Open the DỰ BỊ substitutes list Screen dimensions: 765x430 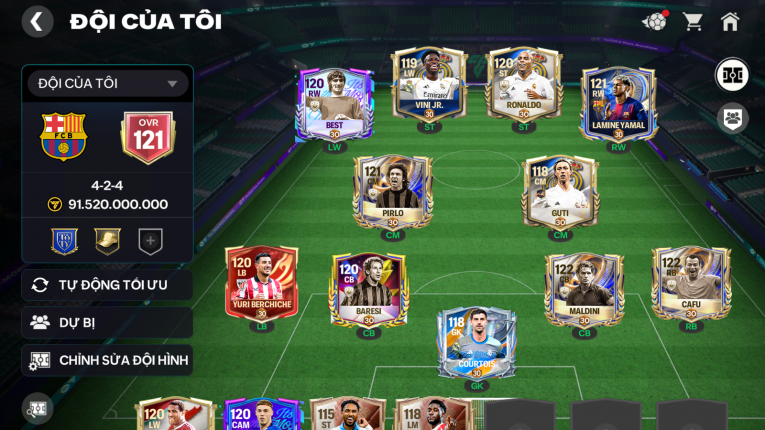pyautogui.click(x=107, y=322)
